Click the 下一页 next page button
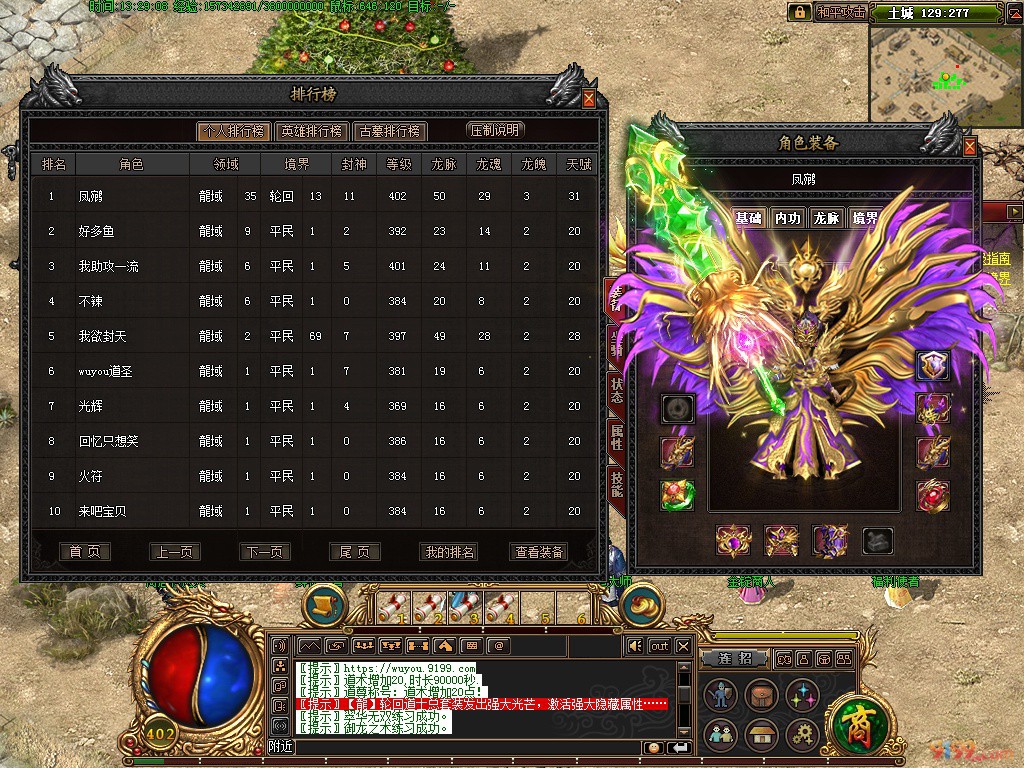Image resolution: width=1024 pixels, height=768 pixels. tap(264, 552)
